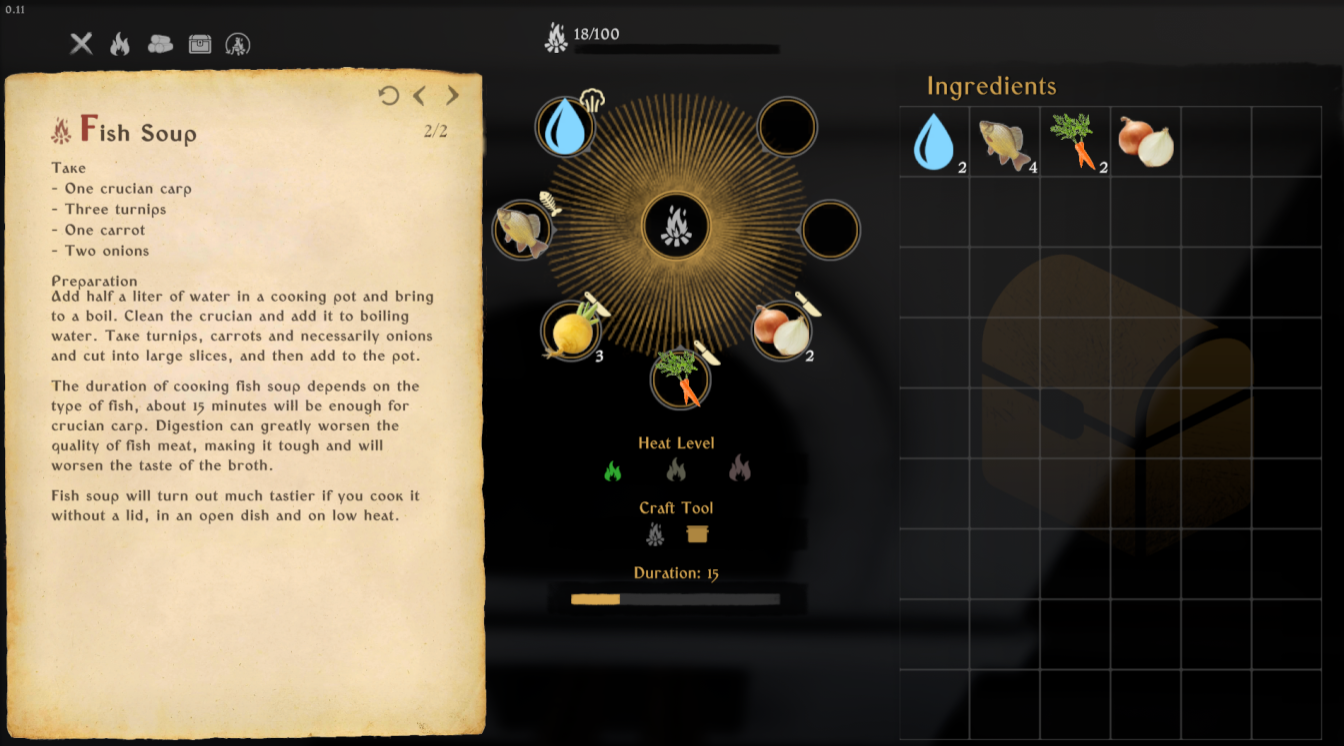
Task: Open the storage chest tab
Action: coord(200,44)
